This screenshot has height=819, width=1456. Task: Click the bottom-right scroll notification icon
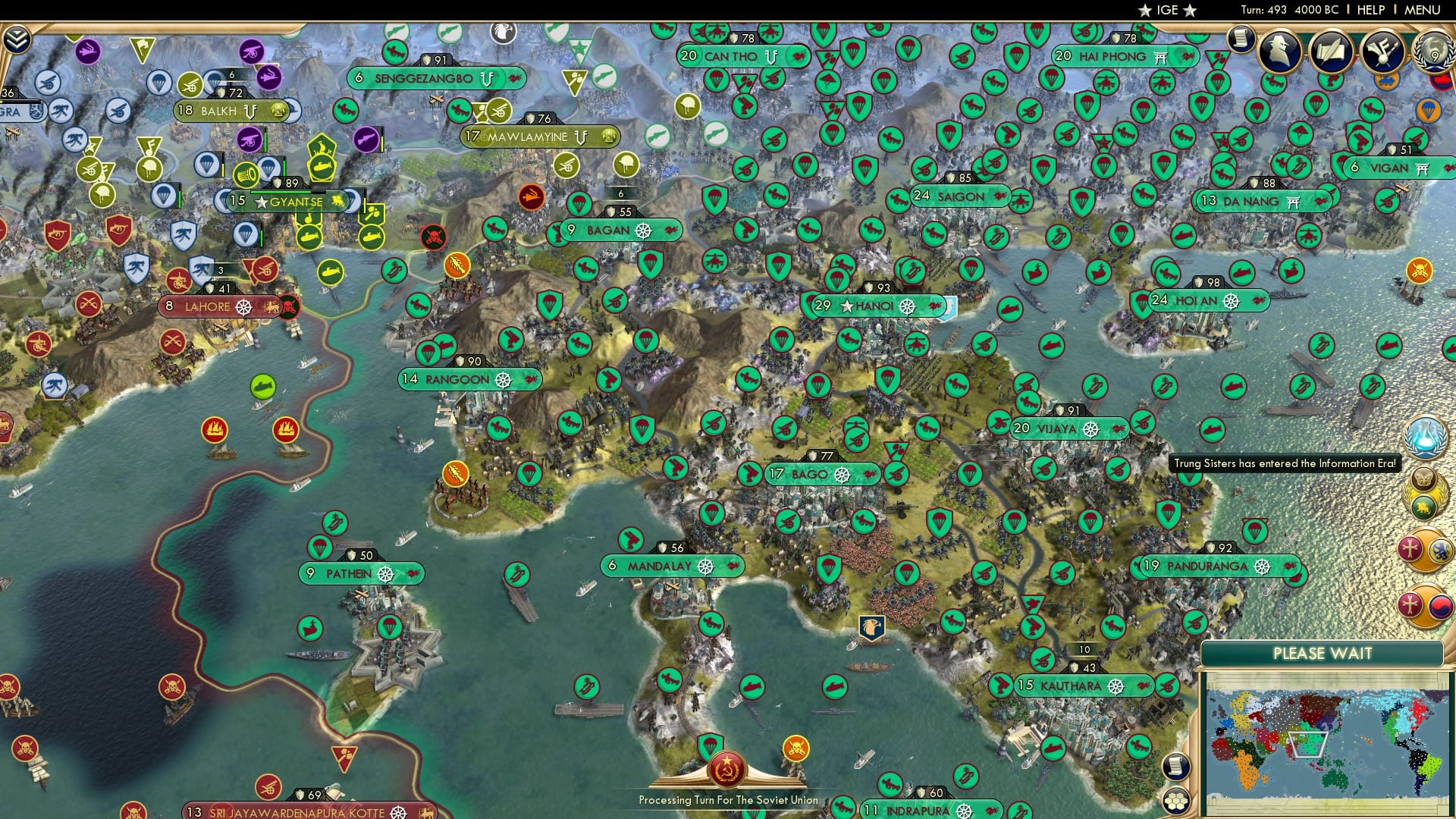(x=1175, y=767)
